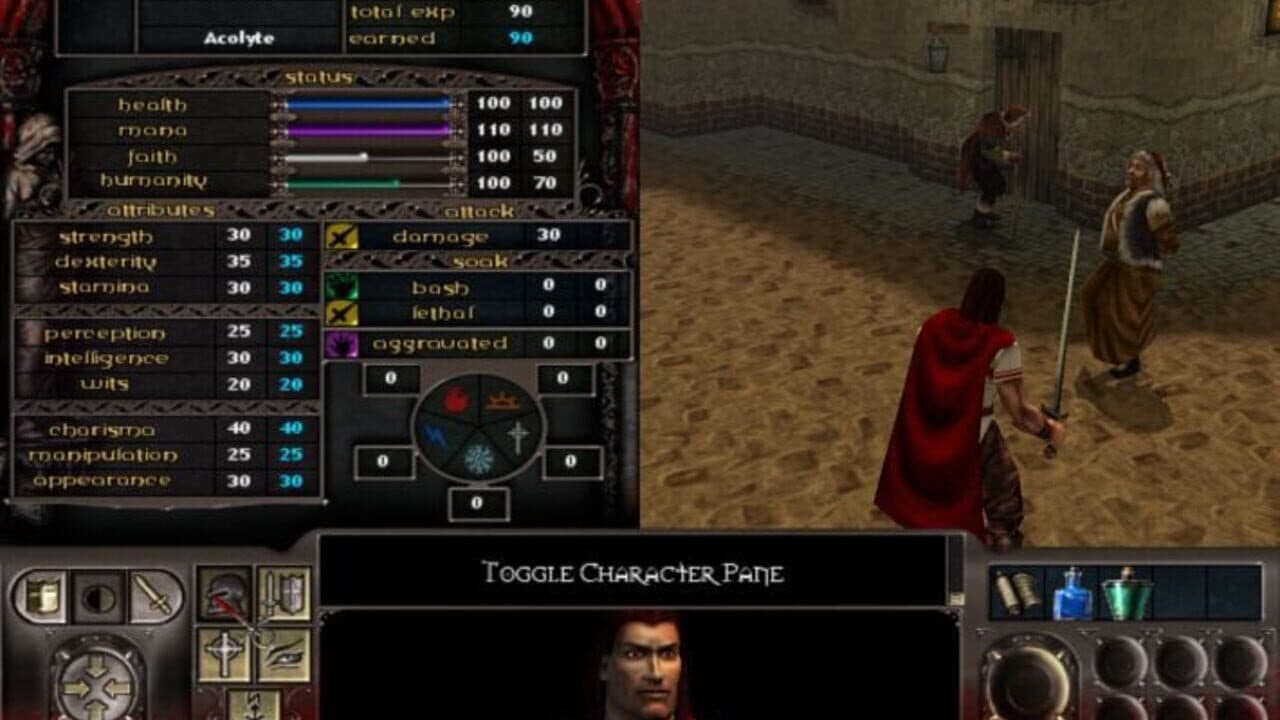Select the eye discipline icon
Screen dimensions: 1280x720
(284, 656)
